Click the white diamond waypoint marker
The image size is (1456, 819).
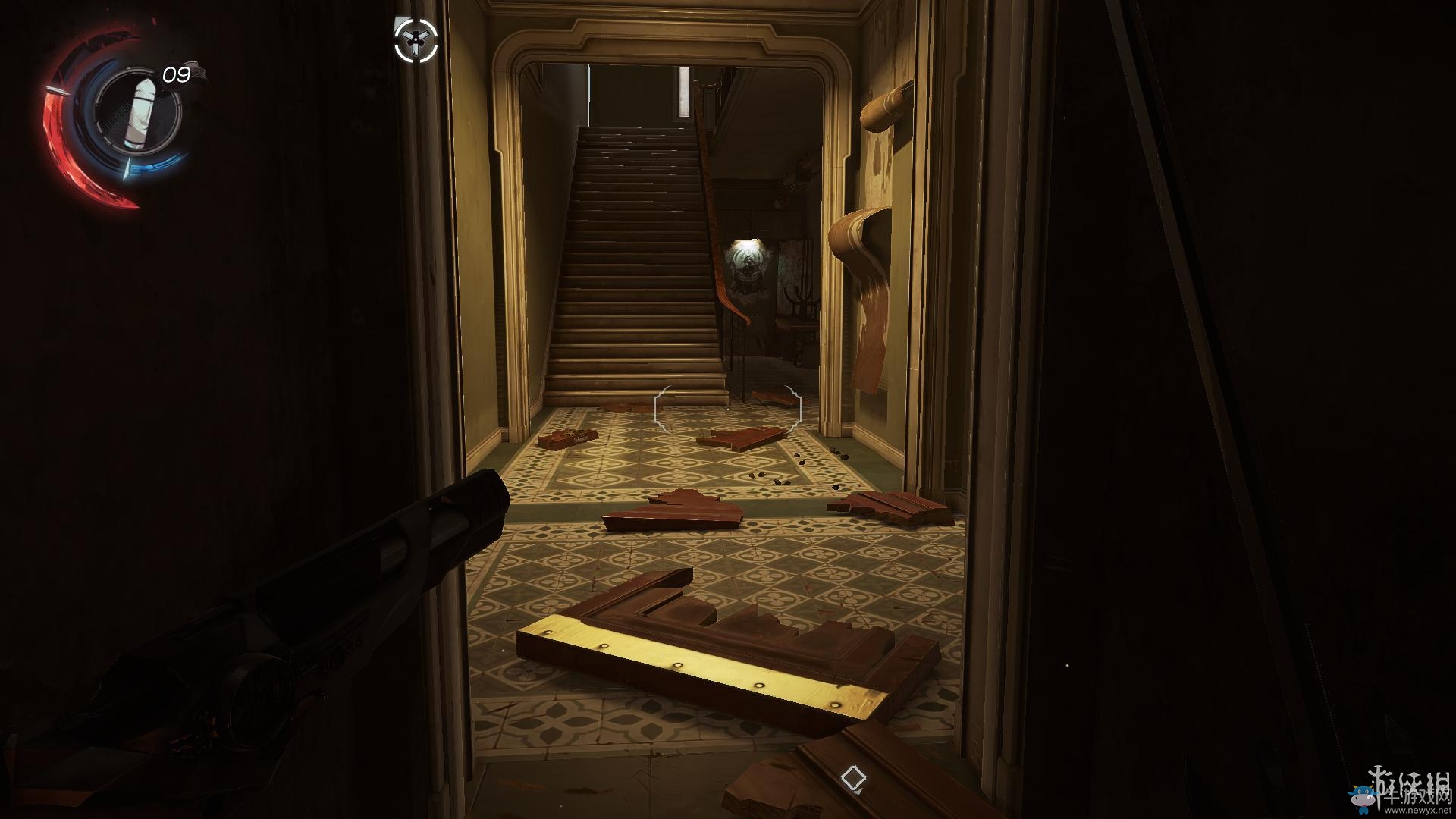coord(853,779)
